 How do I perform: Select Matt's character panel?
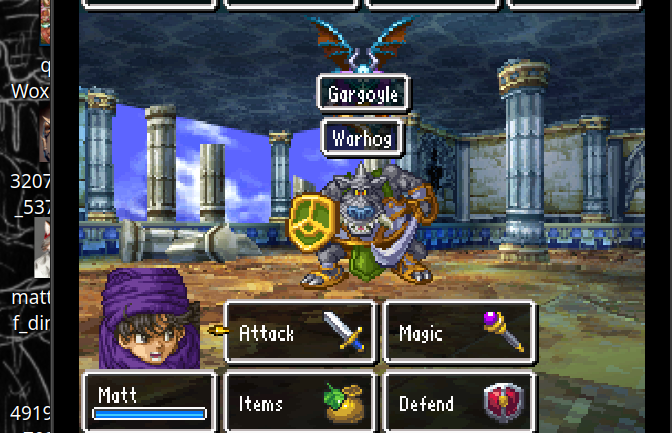[149, 402]
